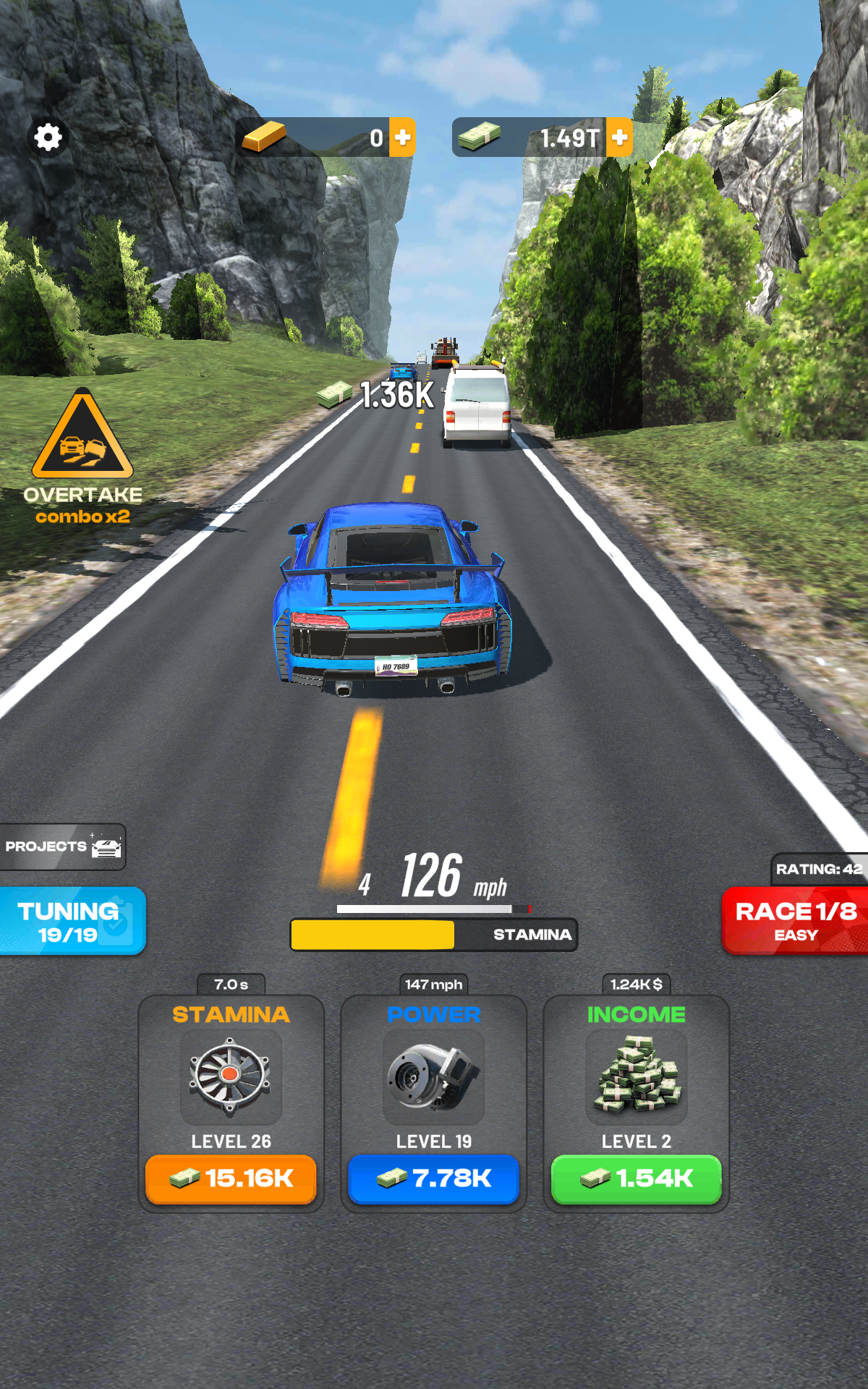
Task: Add cash with the plus button
Action: 619,137
